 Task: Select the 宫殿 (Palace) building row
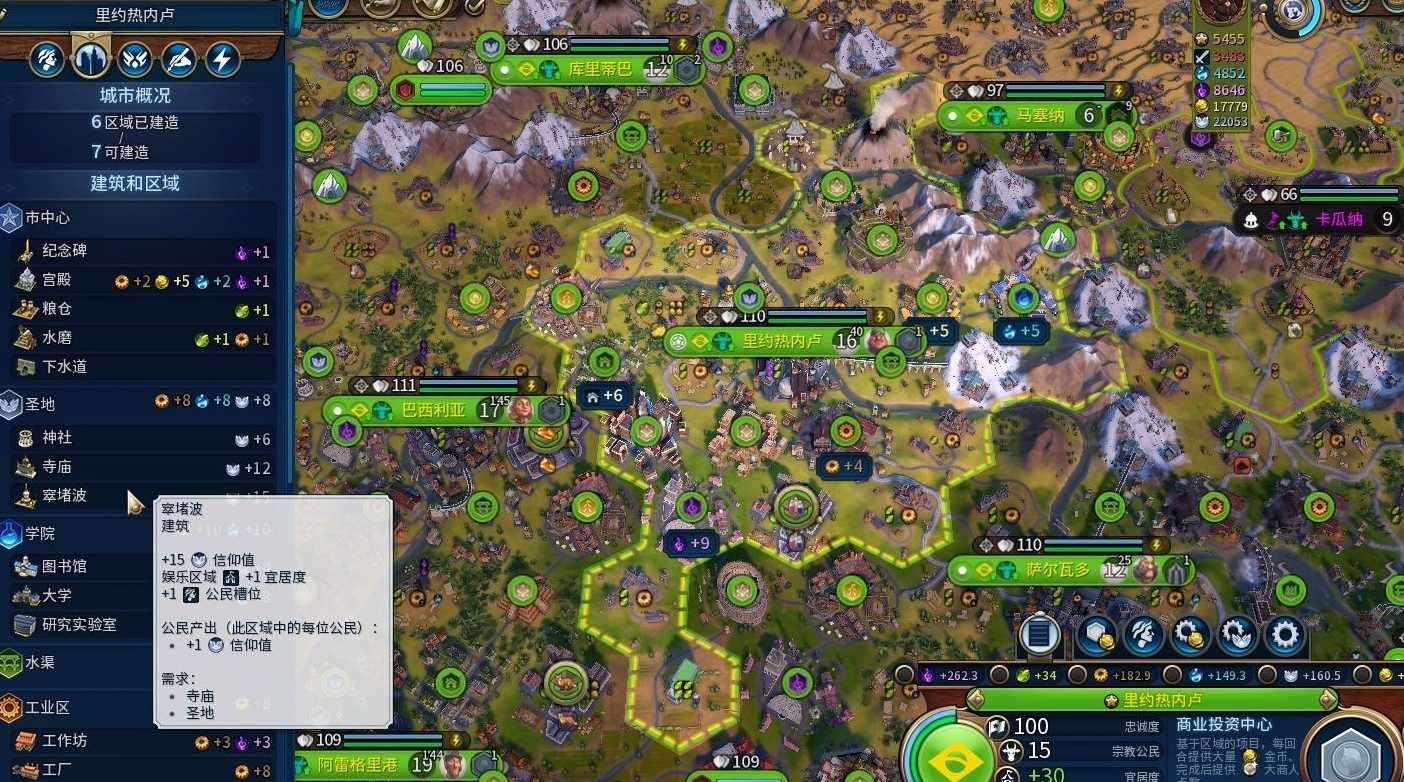[x=140, y=281]
